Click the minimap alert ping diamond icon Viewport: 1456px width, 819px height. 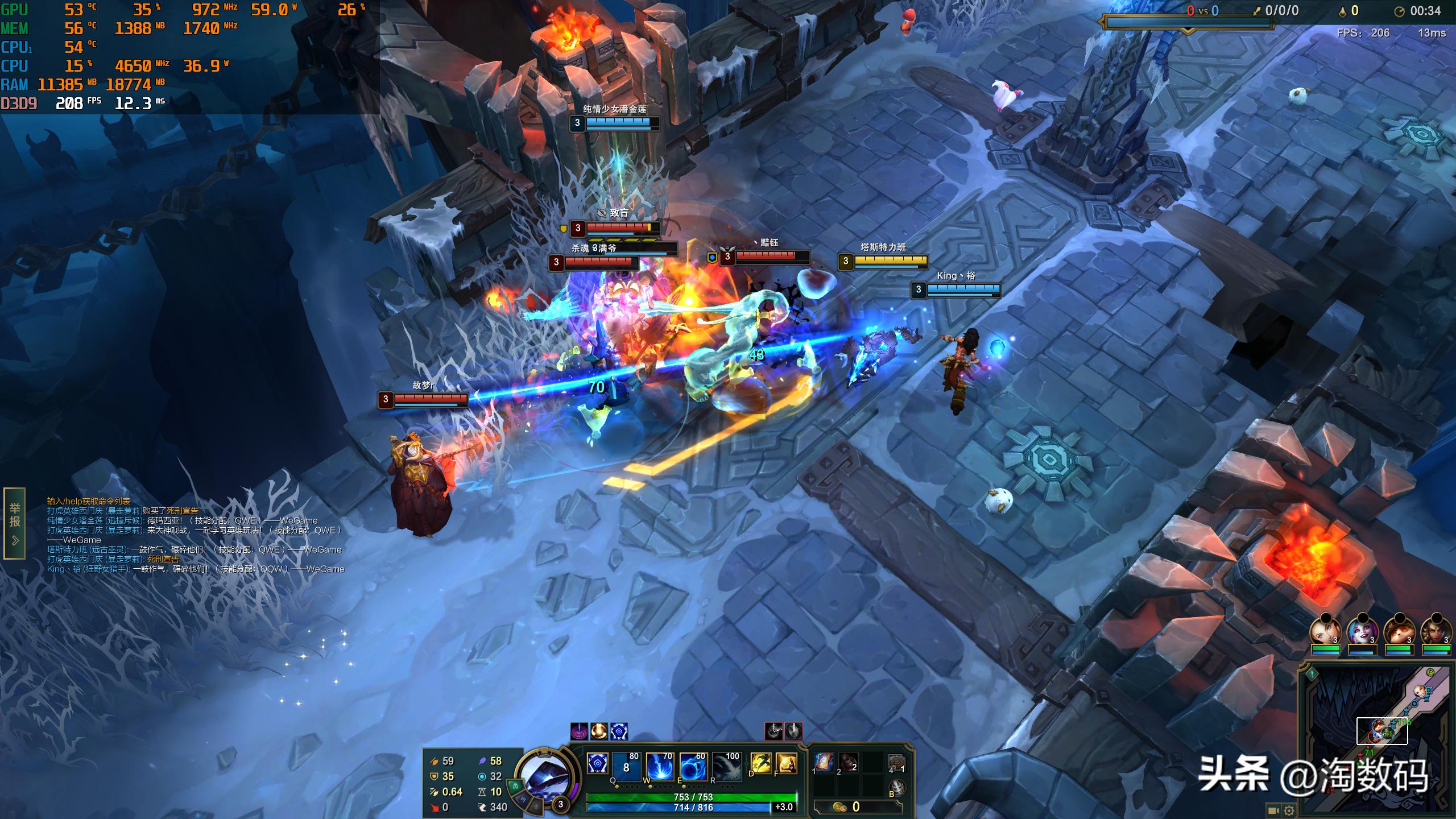point(1312,675)
